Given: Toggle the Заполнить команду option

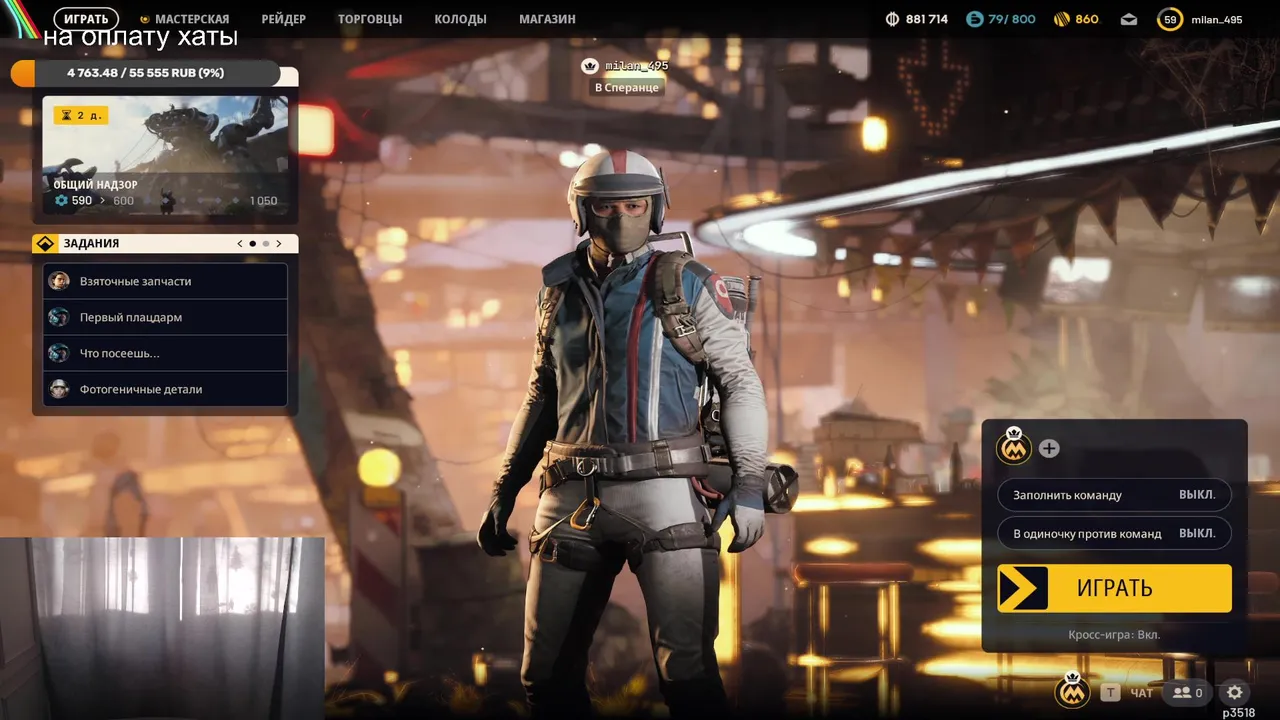Looking at the screenshot, I should pyautogui.click(x=1114, y=495).
